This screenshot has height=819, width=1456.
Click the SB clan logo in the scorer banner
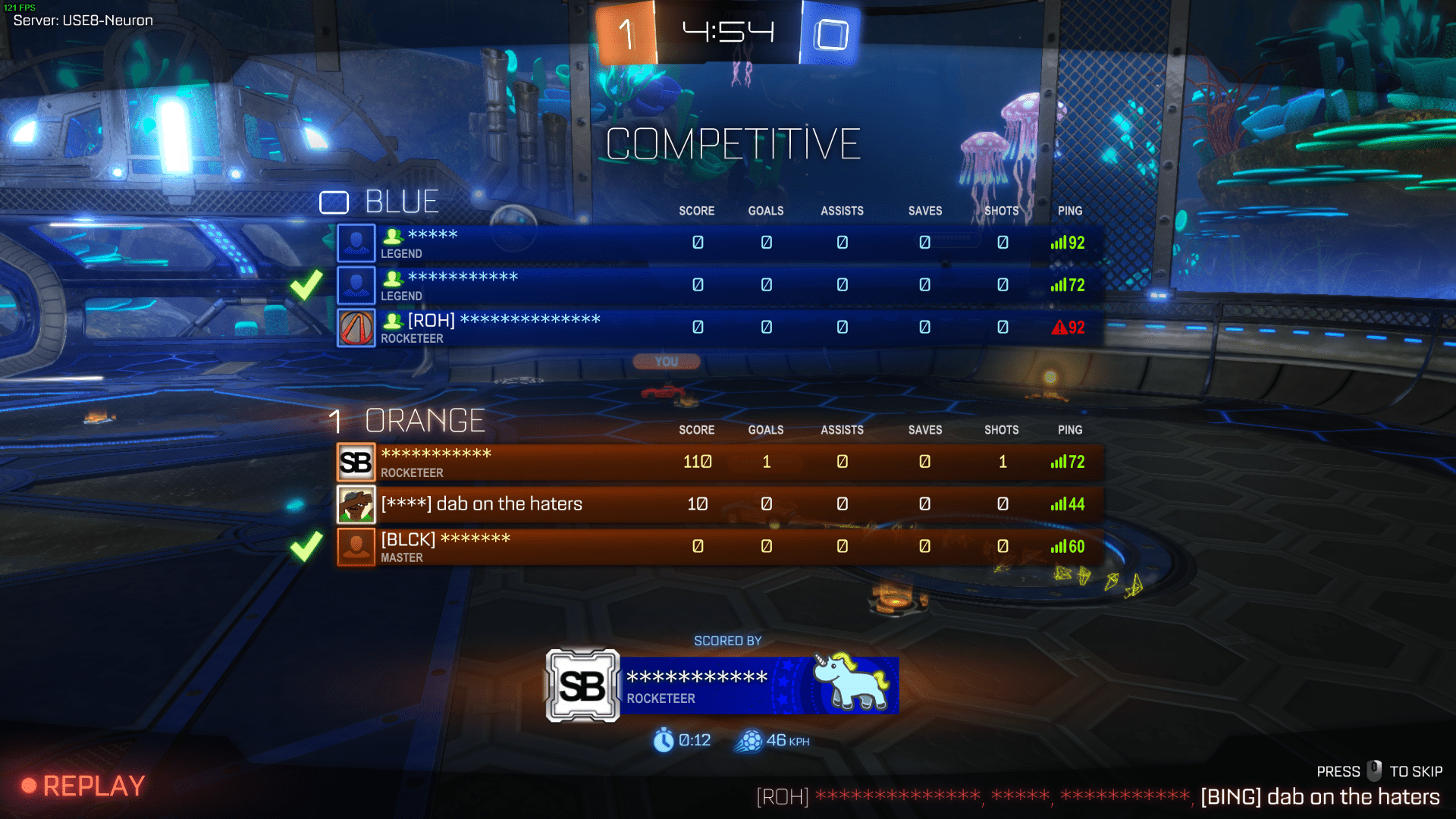tap(584, 684)
